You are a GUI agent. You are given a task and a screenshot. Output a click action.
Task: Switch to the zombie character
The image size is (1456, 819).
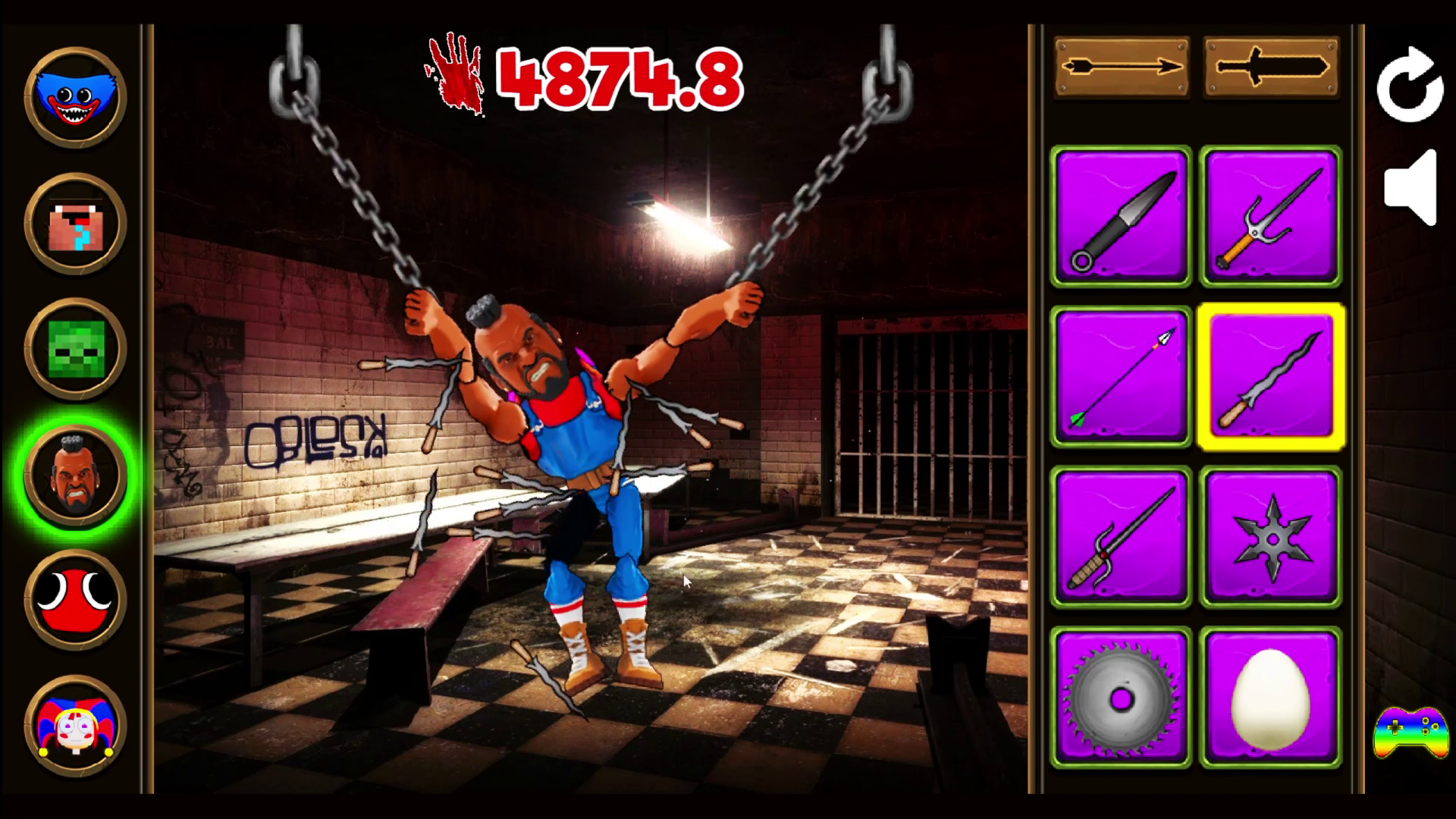point(74,350)
